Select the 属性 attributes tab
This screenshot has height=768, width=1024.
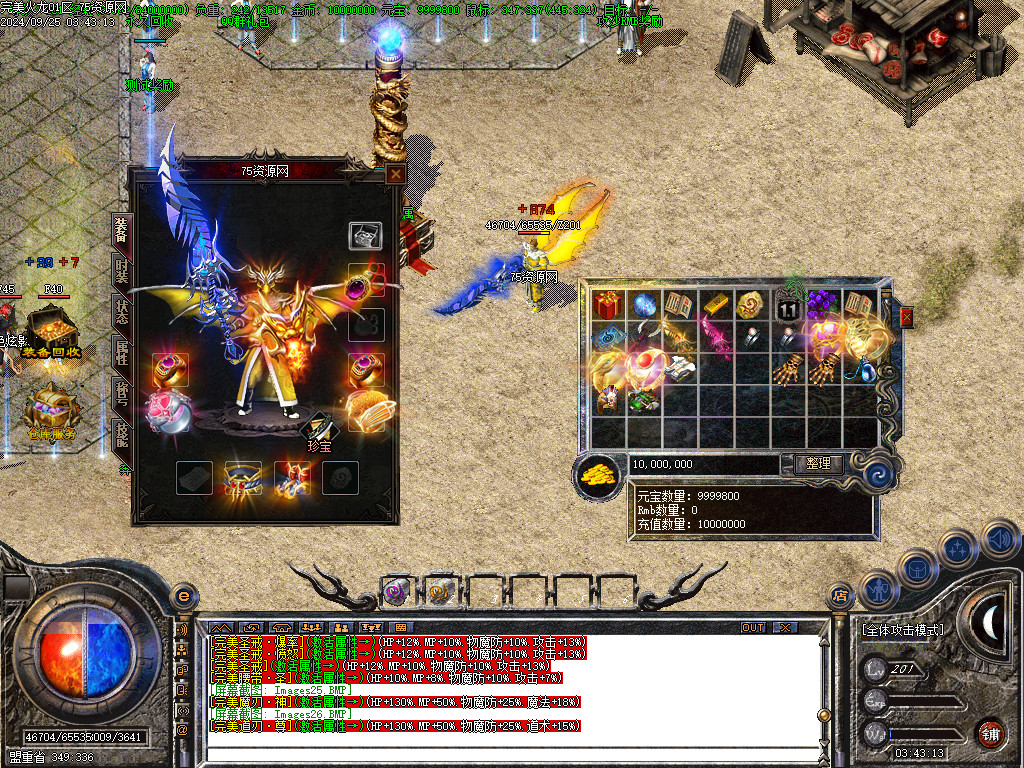[x=121, y=353]
